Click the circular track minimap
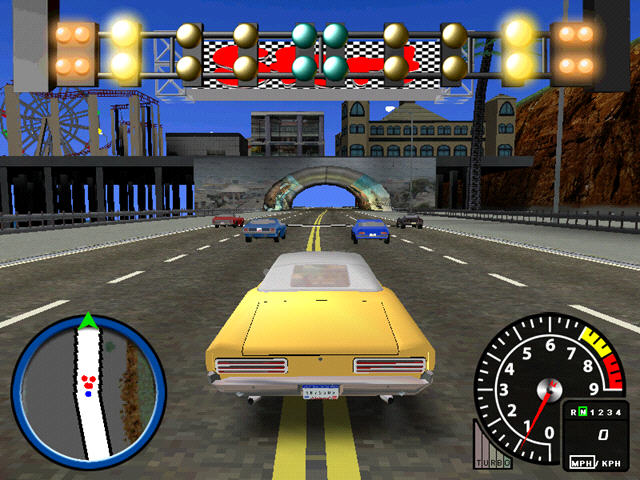The image size is (640, 480). [x=89, y=390]
